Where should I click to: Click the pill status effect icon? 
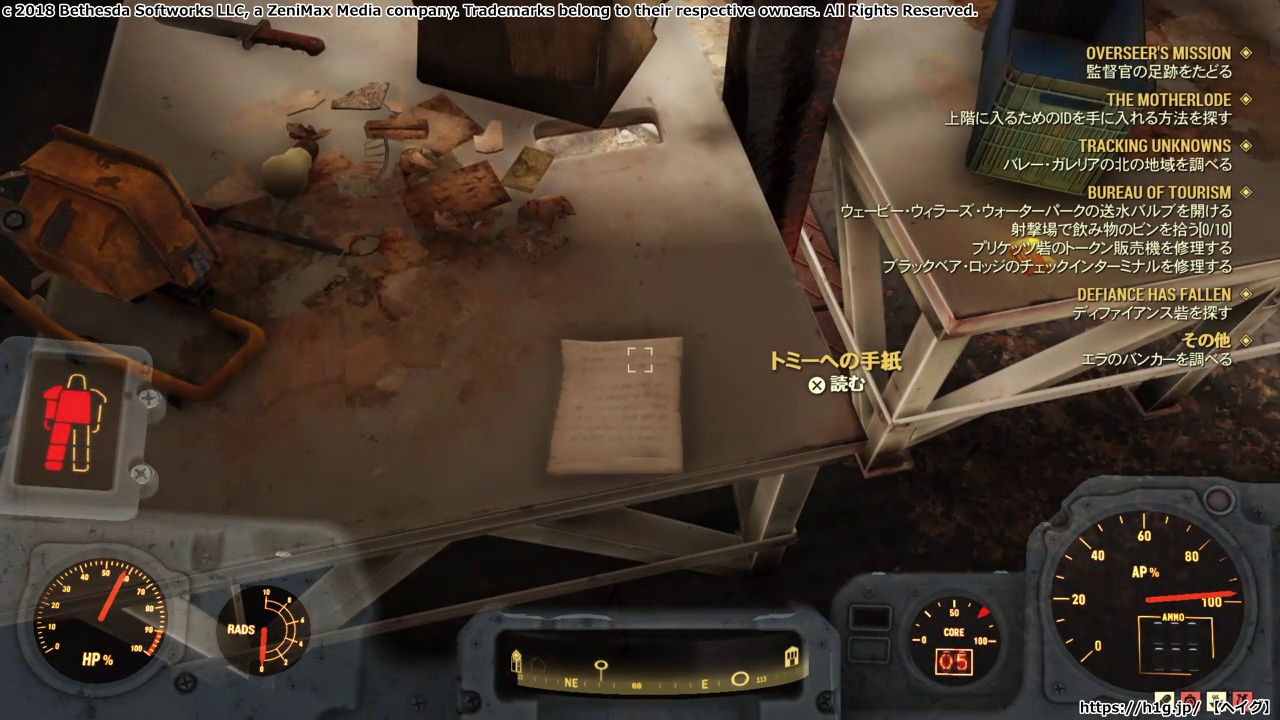click(x=1166, y=699)
